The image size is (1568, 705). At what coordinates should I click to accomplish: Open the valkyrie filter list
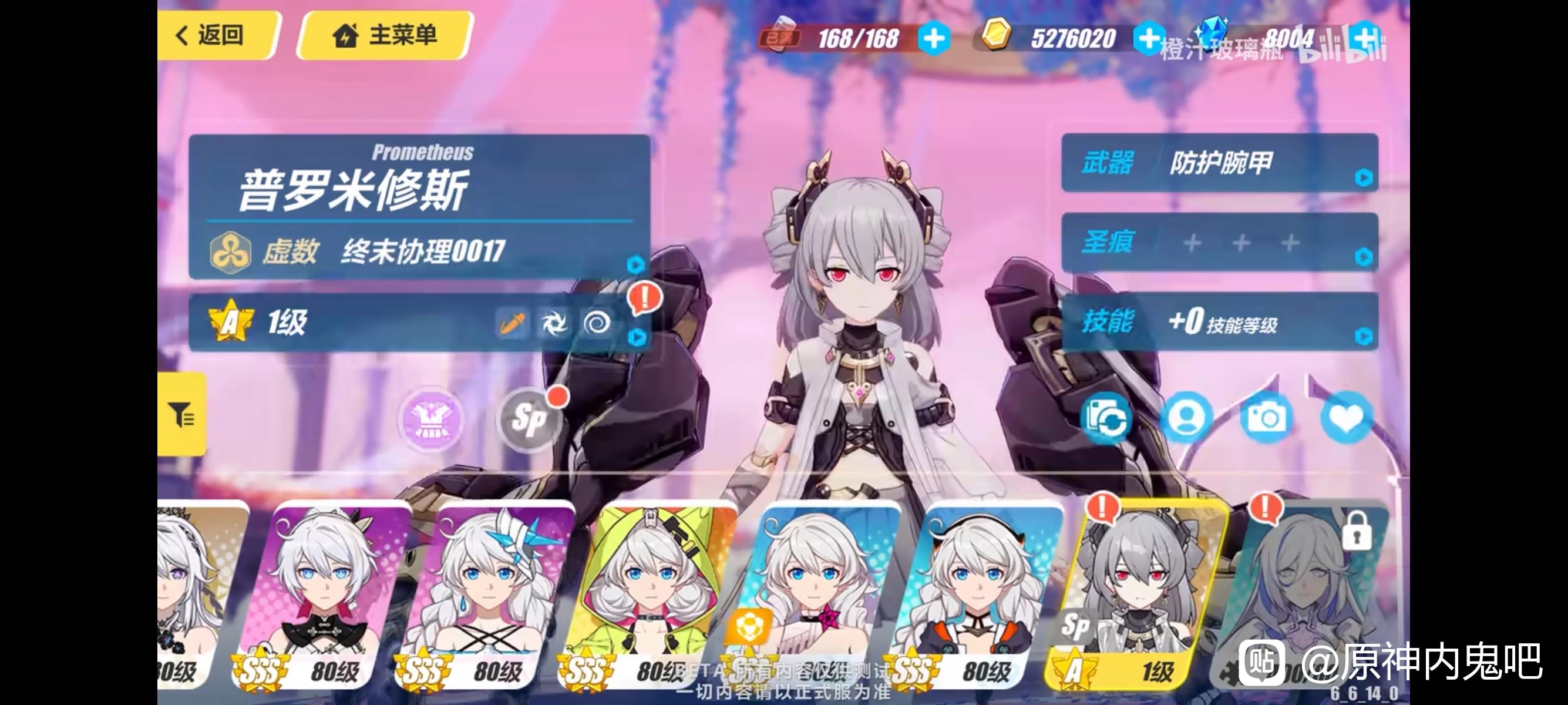(181, 415)
